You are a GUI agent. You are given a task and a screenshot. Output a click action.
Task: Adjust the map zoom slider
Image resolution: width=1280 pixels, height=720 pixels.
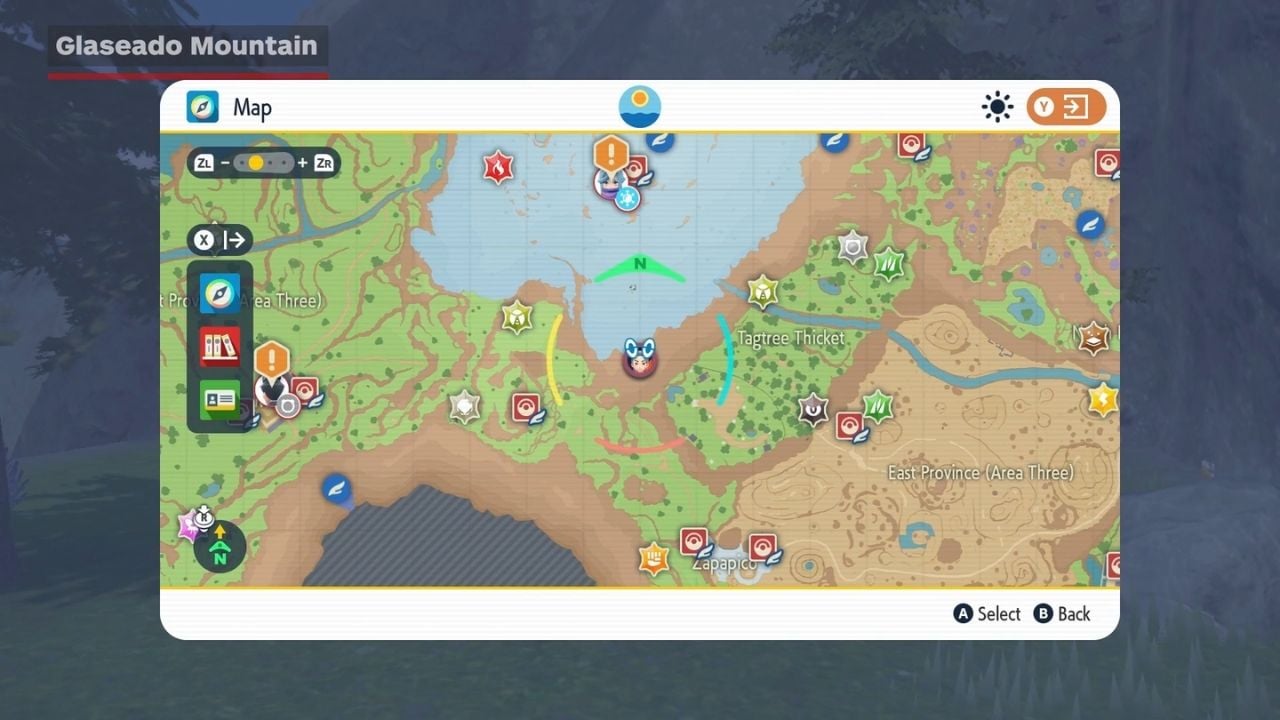[264, 162]
